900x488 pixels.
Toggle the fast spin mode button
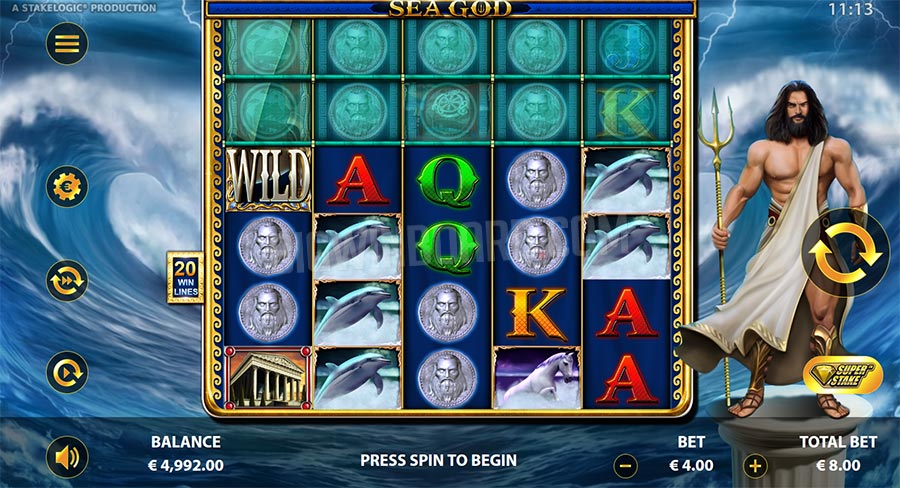click(x=67, y=280)
